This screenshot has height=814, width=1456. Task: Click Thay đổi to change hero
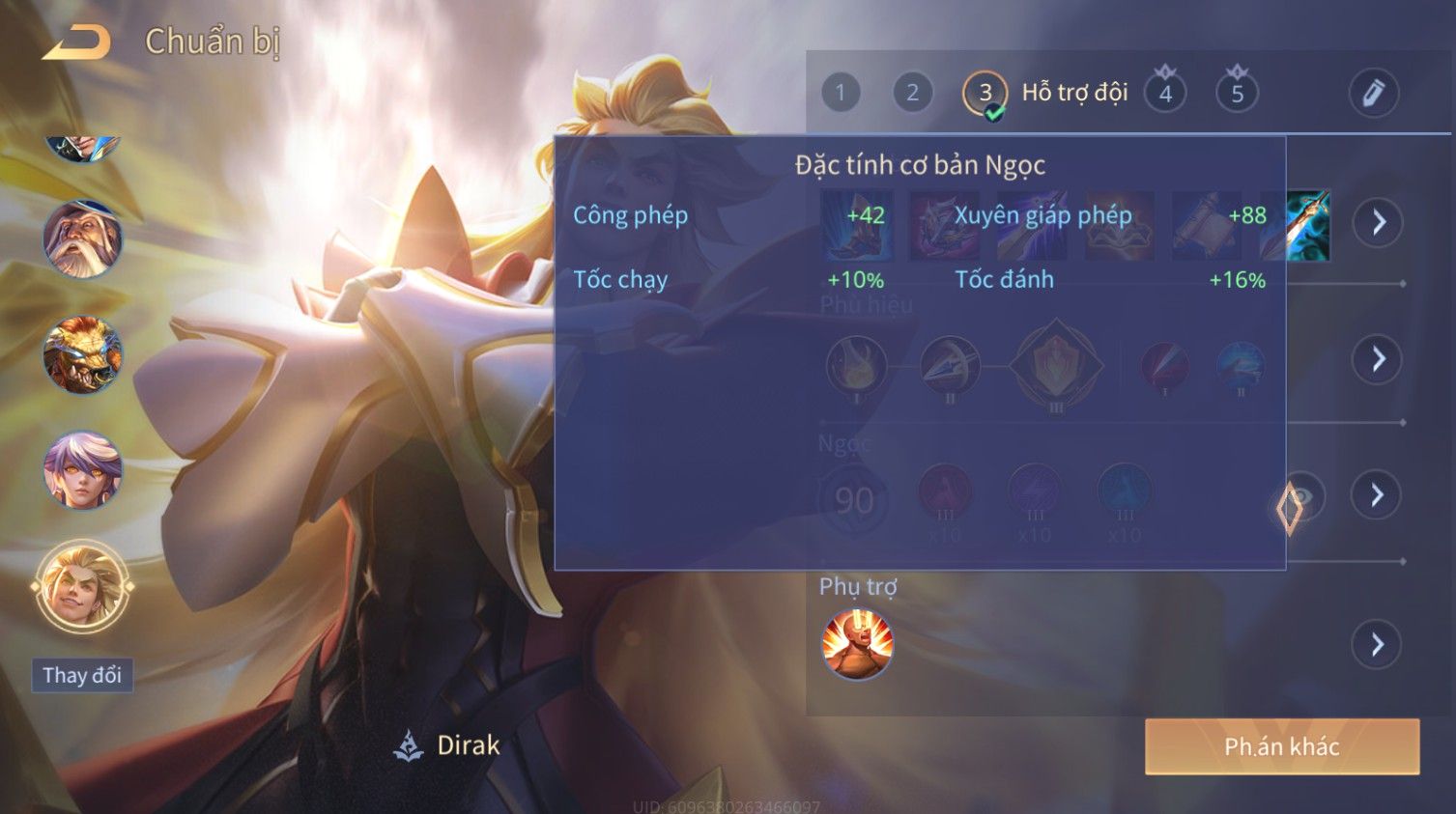tap(82, 675)
